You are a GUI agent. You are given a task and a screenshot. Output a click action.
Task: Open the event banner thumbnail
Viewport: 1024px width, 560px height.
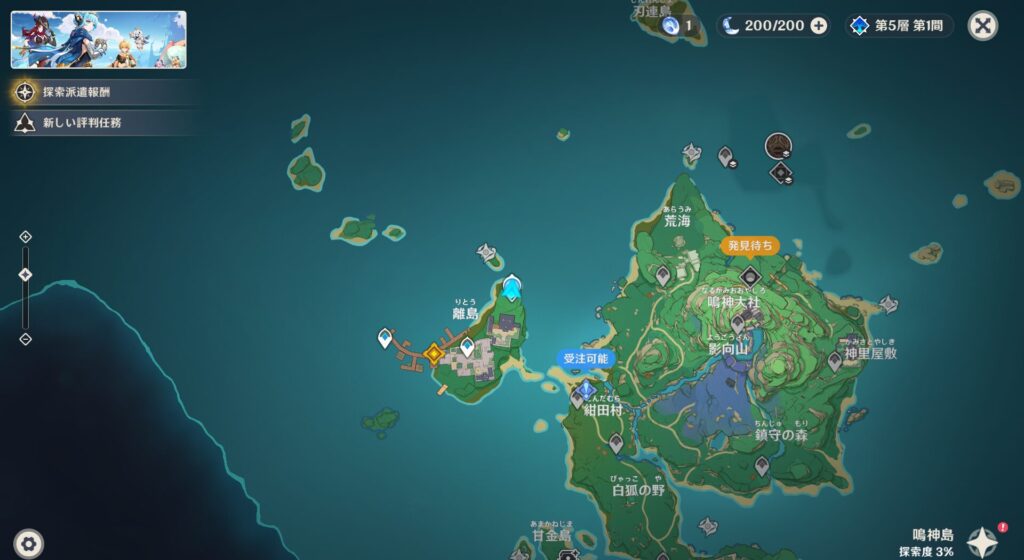[98, 40]
